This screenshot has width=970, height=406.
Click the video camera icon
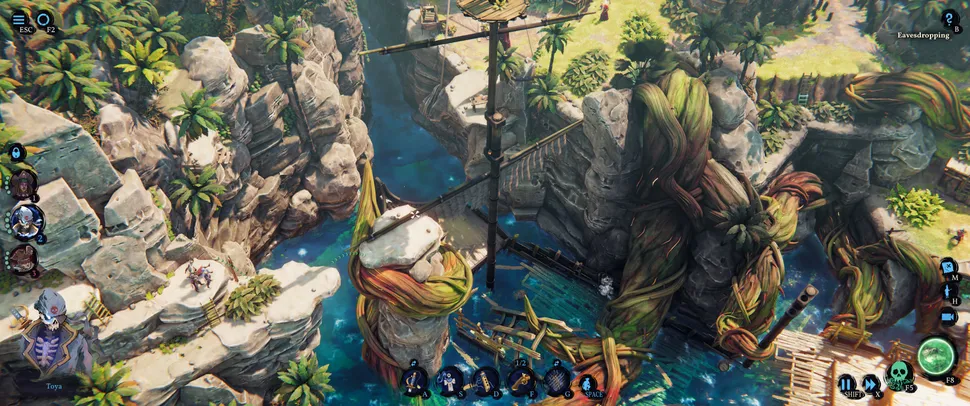[947, 317]
